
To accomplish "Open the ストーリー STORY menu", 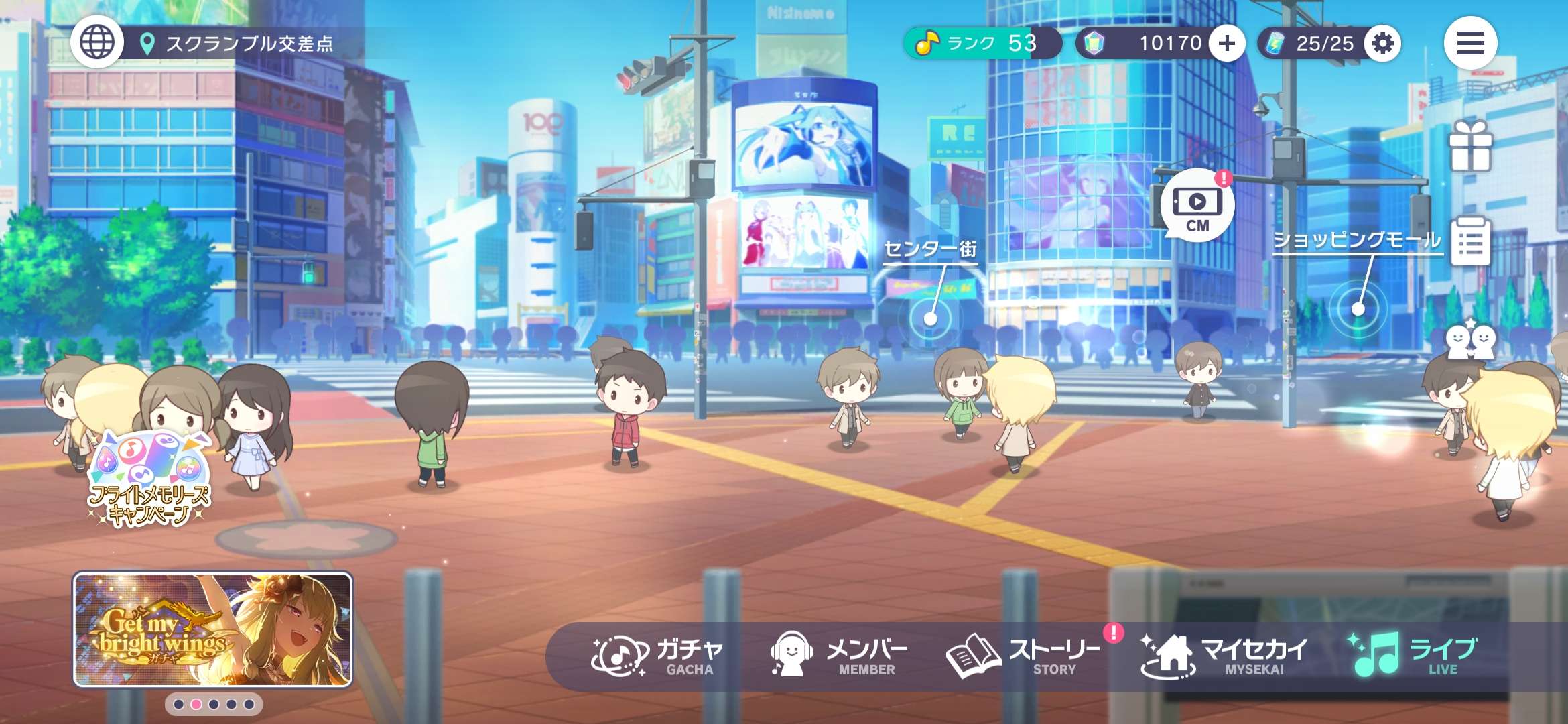I will (x=1023, y=656).
